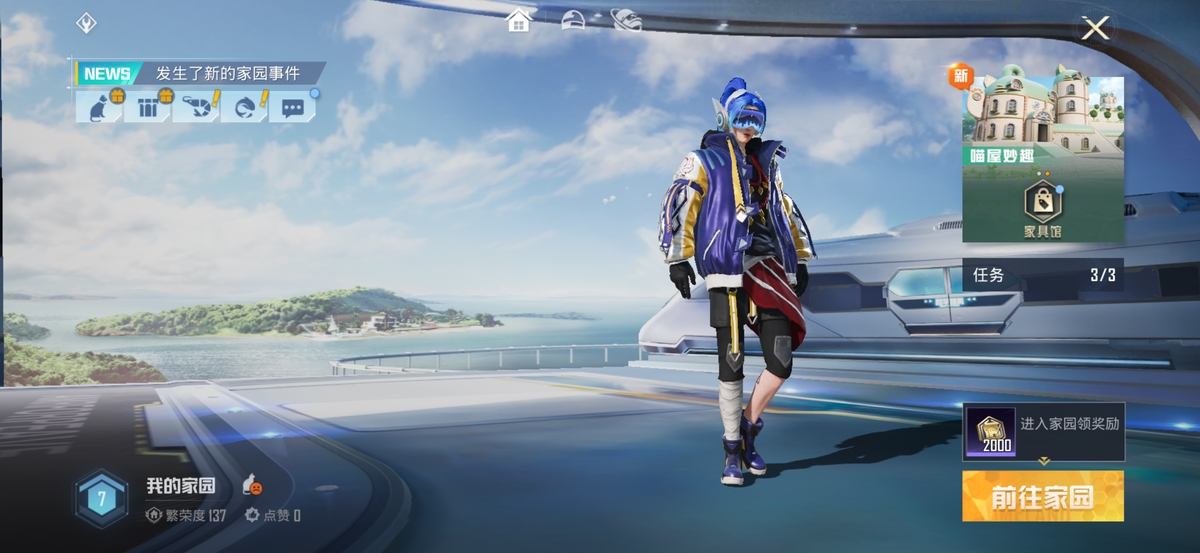
Task: View the 繁荣度 prosperity rating
Action: click(x=186, y=516)
